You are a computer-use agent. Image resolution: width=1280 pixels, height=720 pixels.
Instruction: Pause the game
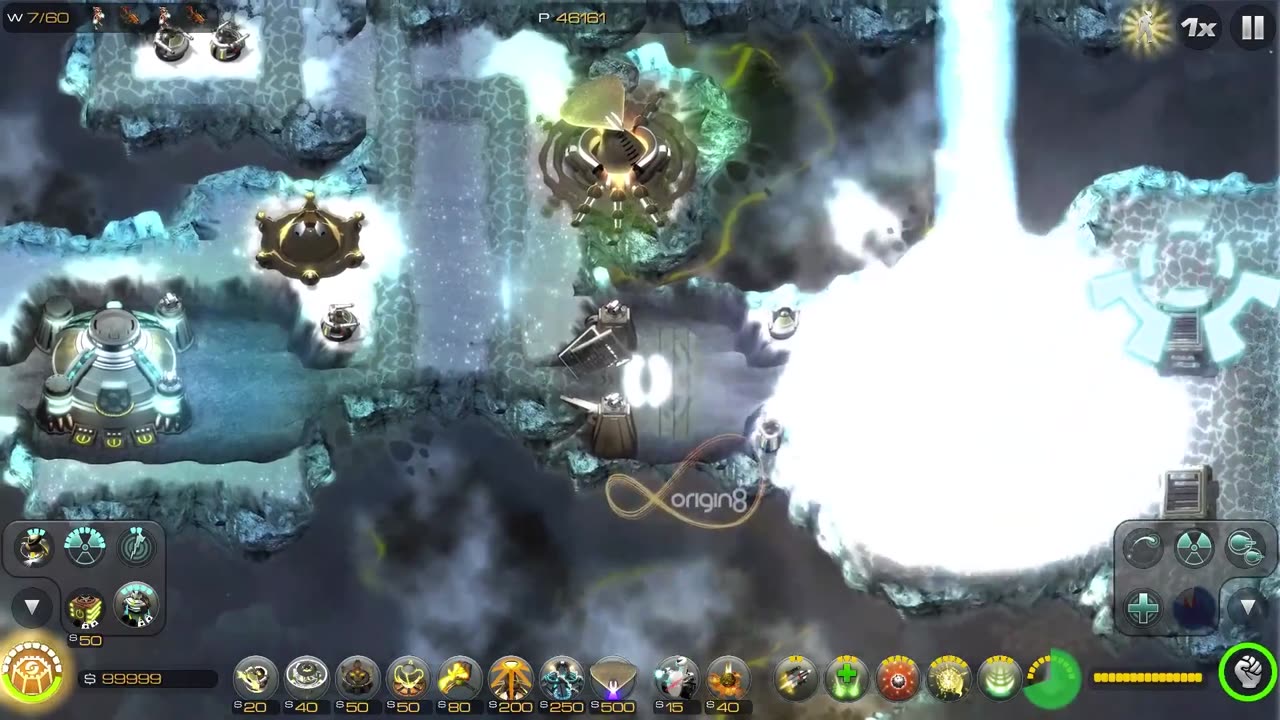pos(1253,28)
